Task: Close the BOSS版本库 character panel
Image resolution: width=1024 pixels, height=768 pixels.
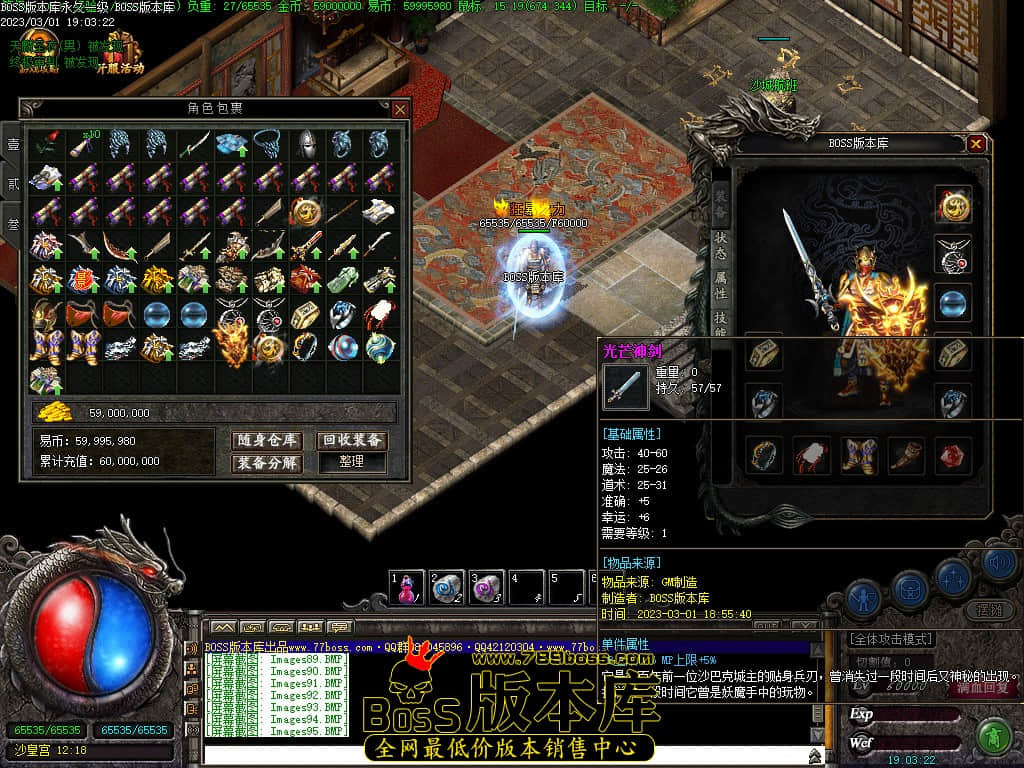Action: 976,144
